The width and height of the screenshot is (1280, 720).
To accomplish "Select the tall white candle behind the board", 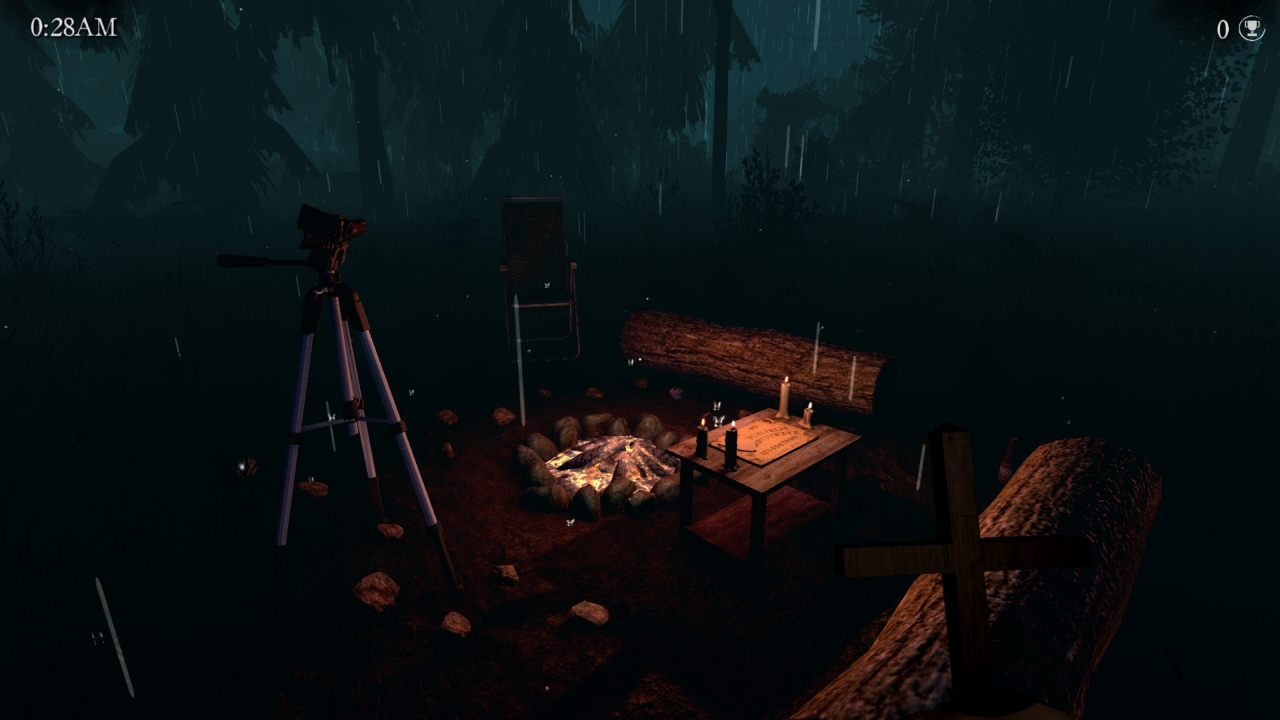I will tap(785, 398).
